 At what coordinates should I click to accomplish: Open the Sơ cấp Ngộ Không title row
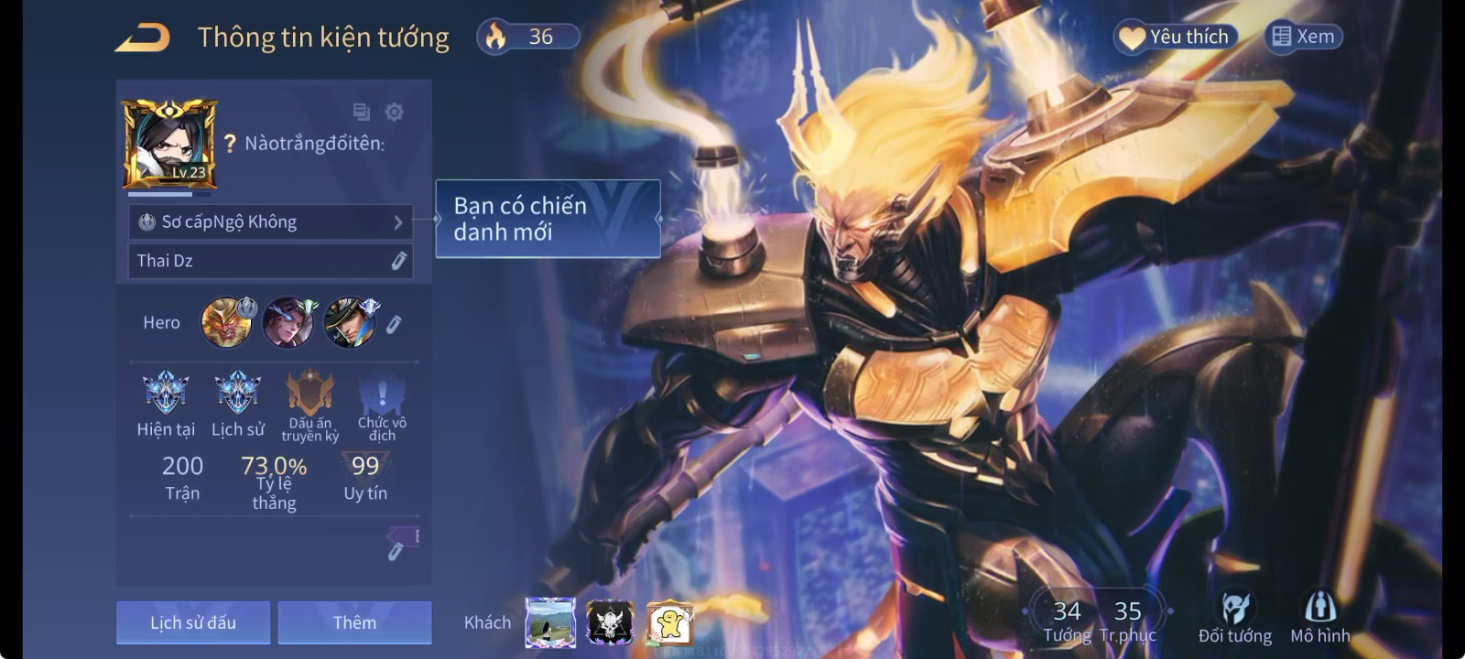pyautogui.click(x=270, y=222)
